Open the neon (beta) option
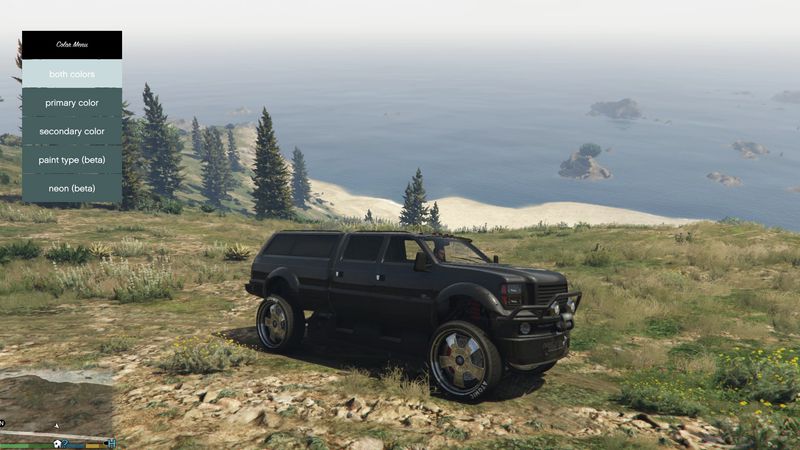Viewport: 800px width, 450px height. click(72, 188)
